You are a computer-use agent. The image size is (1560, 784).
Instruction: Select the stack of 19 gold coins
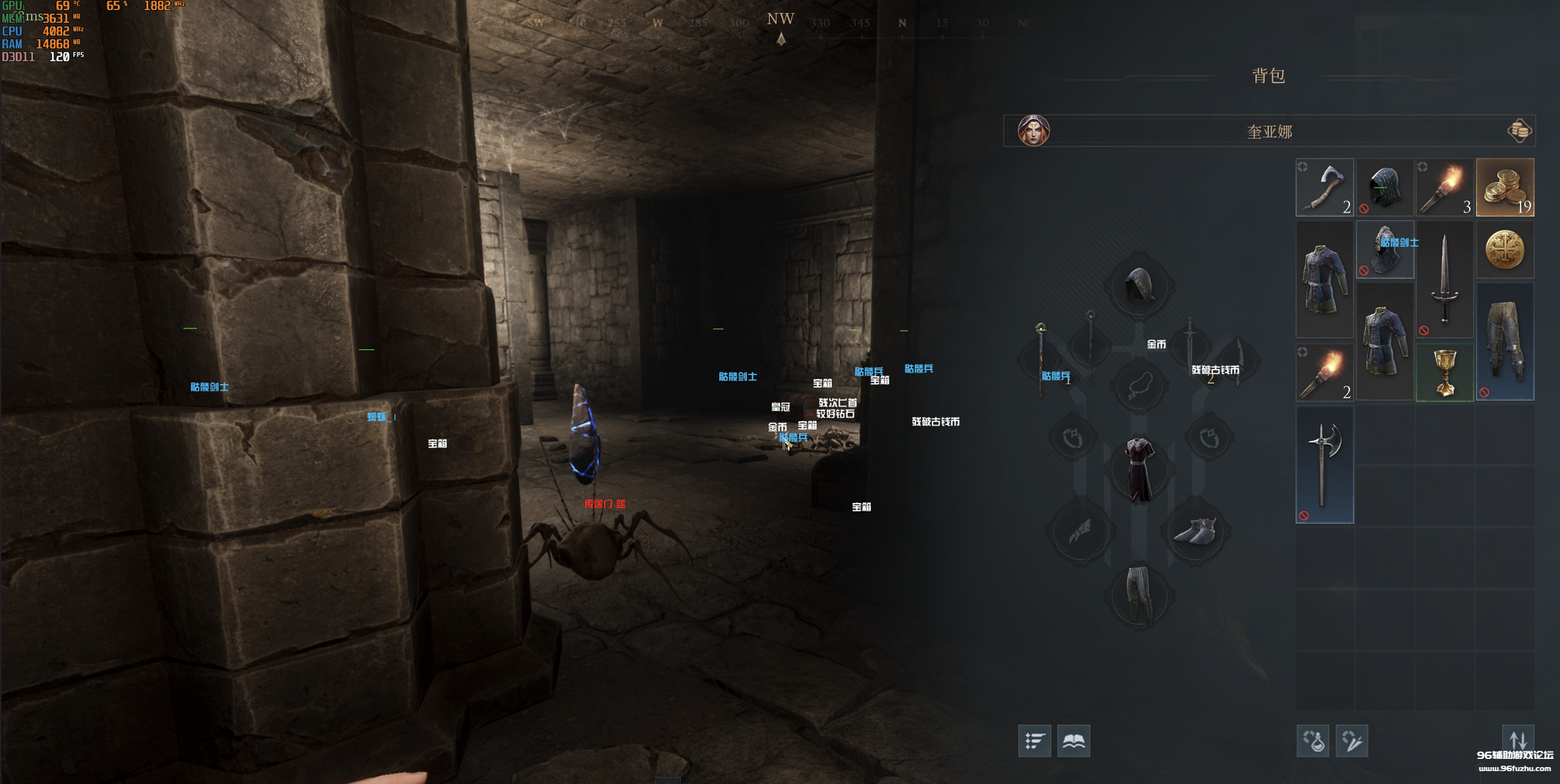pos(1504,188)
